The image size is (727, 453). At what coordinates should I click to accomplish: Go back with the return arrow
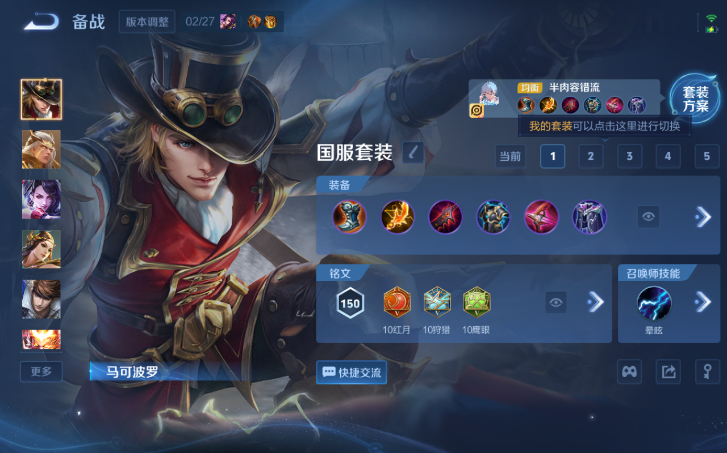pyautogui.click(x=41, y=21)
